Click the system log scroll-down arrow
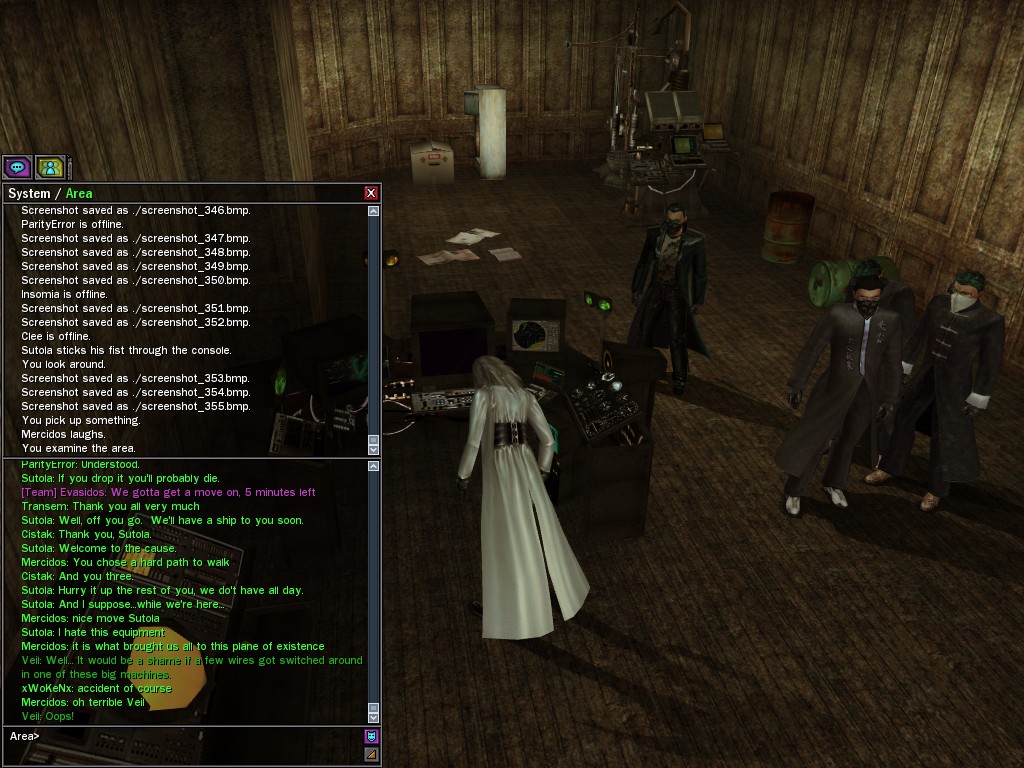1024x768 pixels. [x=374, y=450]
